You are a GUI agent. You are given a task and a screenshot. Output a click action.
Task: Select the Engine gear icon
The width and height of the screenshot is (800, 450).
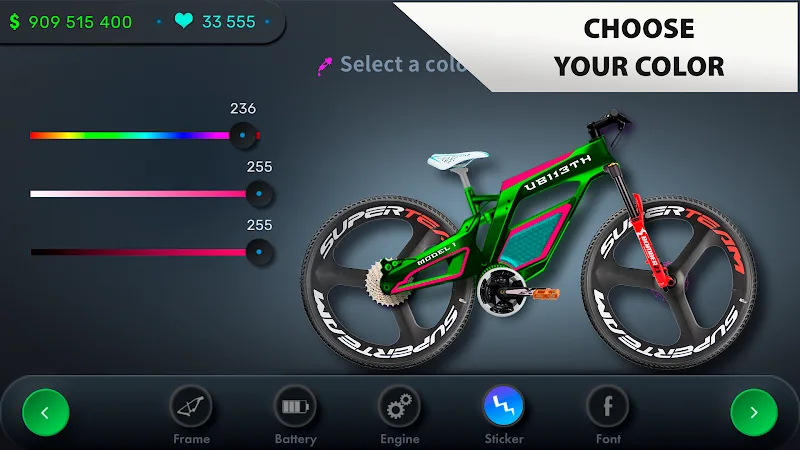399,408
